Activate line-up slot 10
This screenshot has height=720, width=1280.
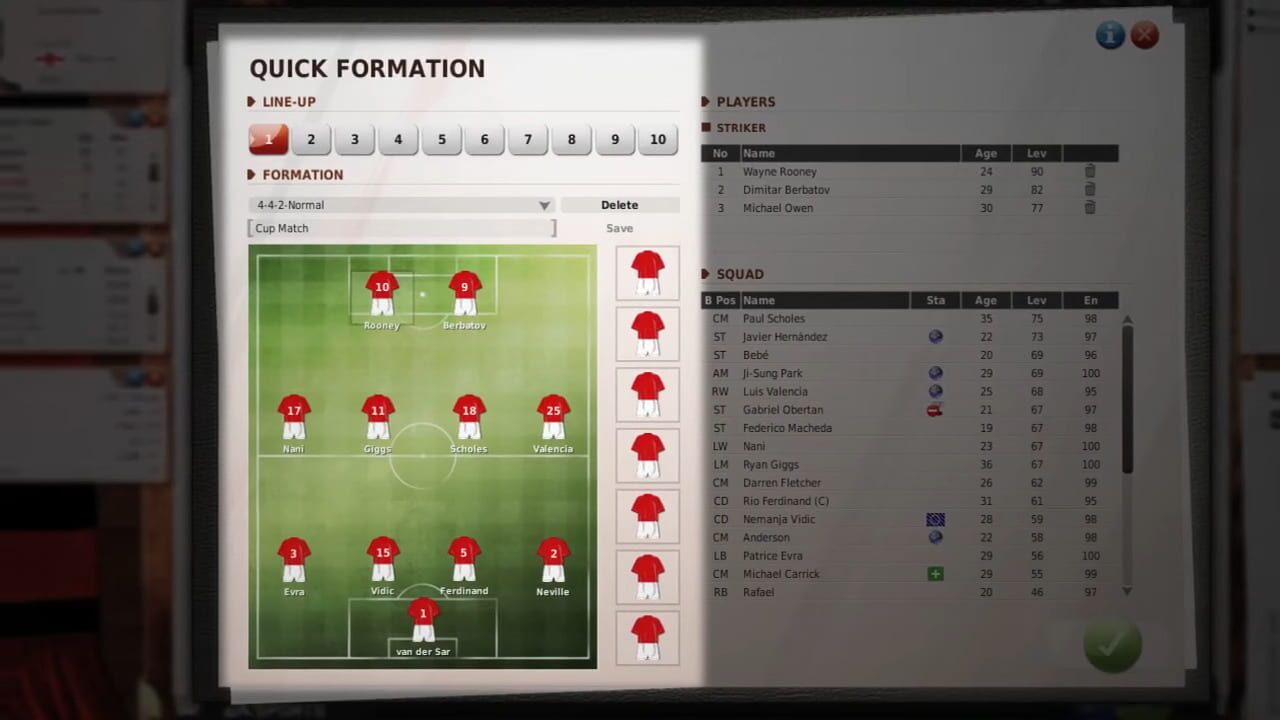tap(658, 139)
